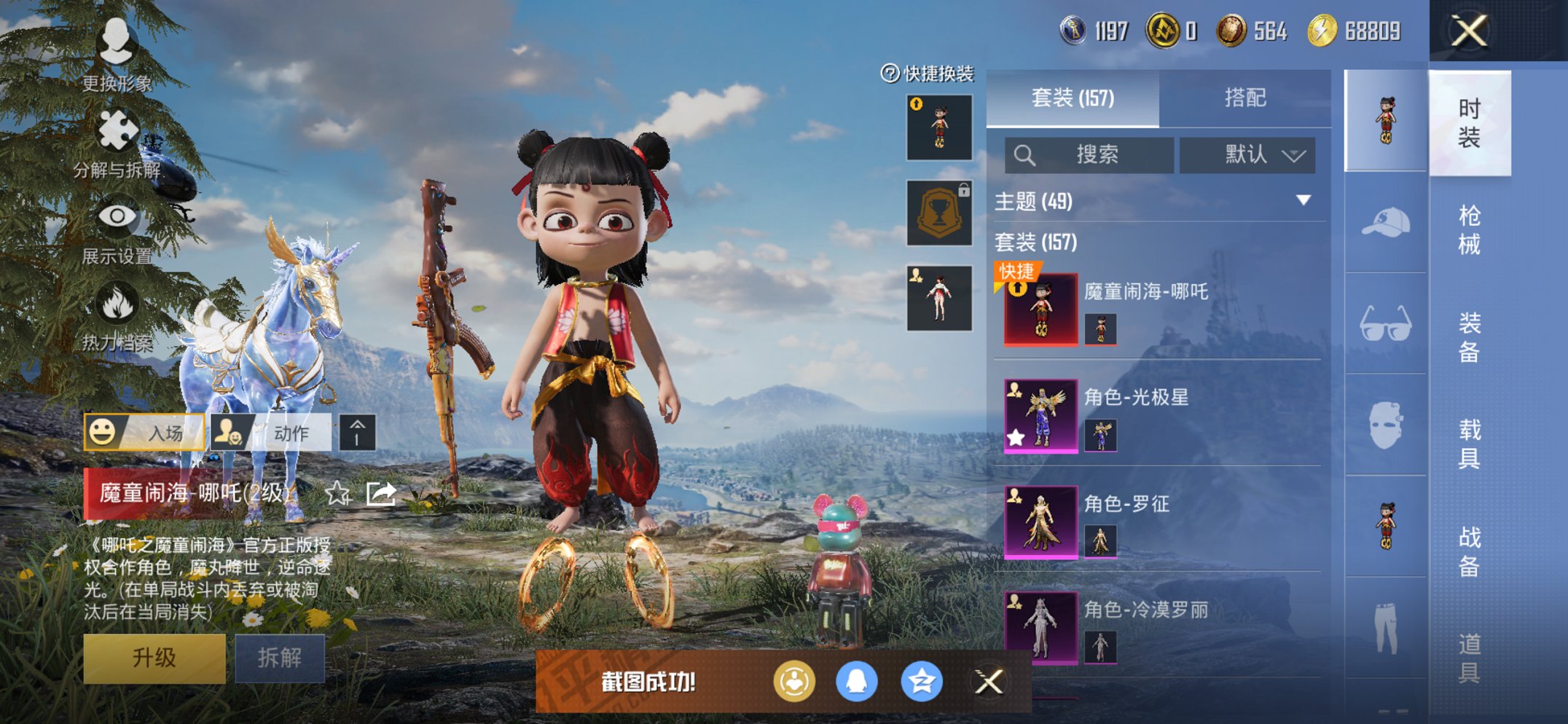Image resolution: width=1568 pixels, height=724 pixels.
Task: Select the 入场 entrance emote button
Action: (144, 433)
